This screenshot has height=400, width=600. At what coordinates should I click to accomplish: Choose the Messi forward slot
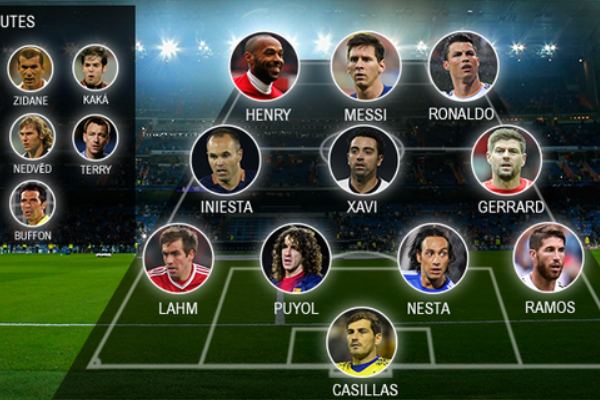click(x=365, y=66)
